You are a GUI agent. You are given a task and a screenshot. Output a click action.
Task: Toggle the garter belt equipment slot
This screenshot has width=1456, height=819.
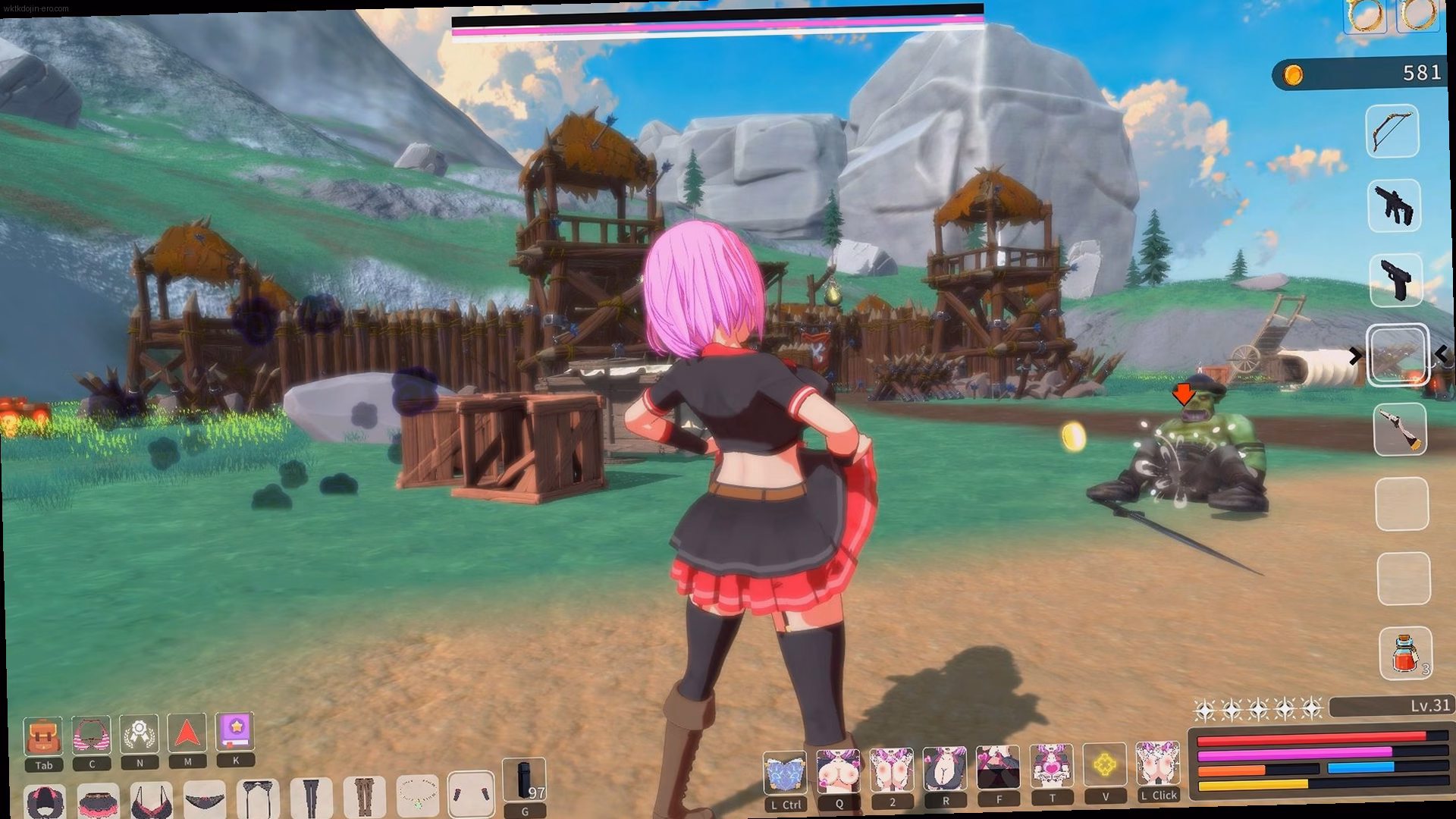(258, 799)
